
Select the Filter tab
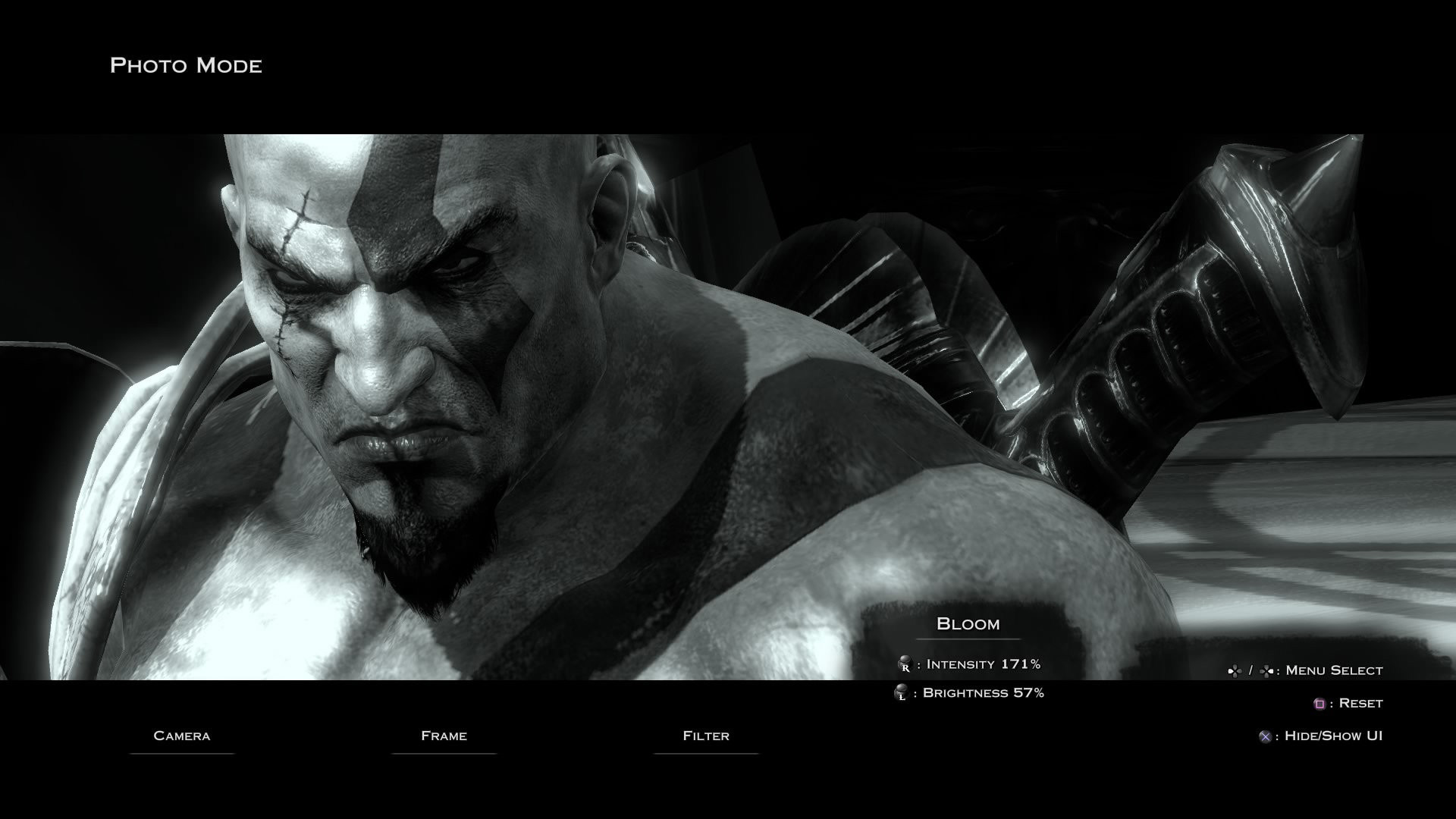pos(706,736)
